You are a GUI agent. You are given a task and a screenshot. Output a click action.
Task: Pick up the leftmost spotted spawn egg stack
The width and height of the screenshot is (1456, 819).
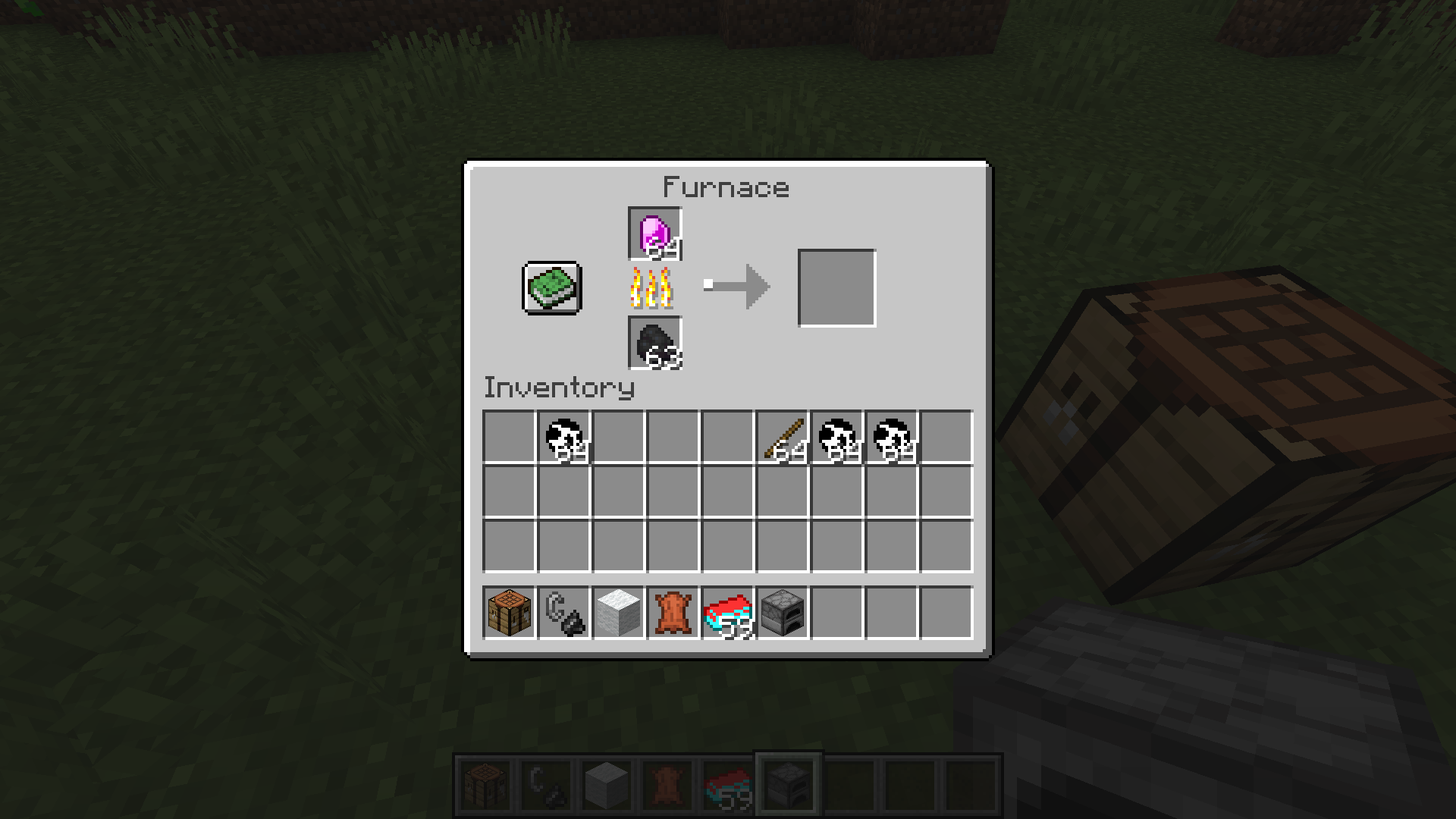563,438
